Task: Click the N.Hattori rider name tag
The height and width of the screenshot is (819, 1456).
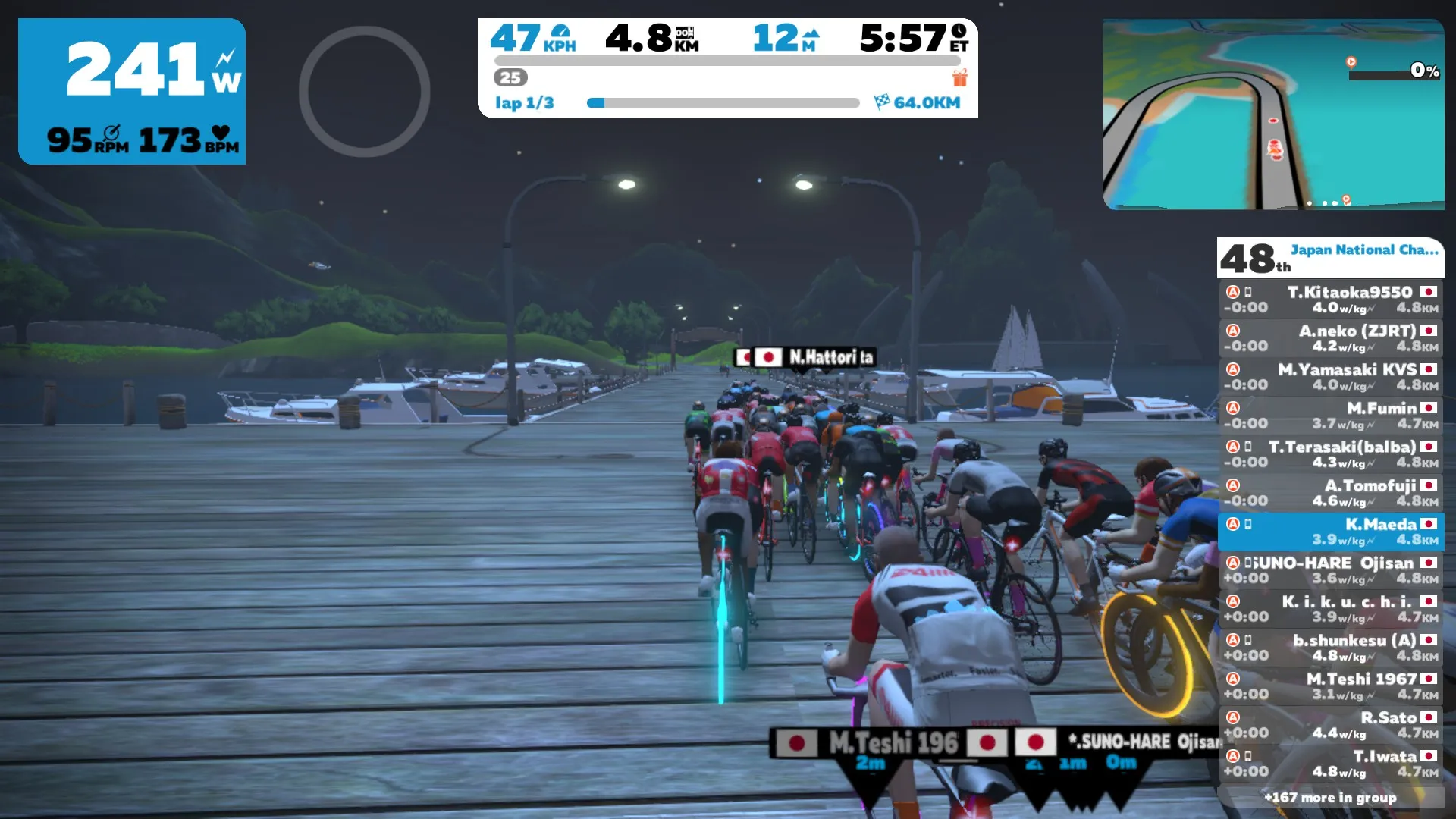Action: tap(806, 357)
